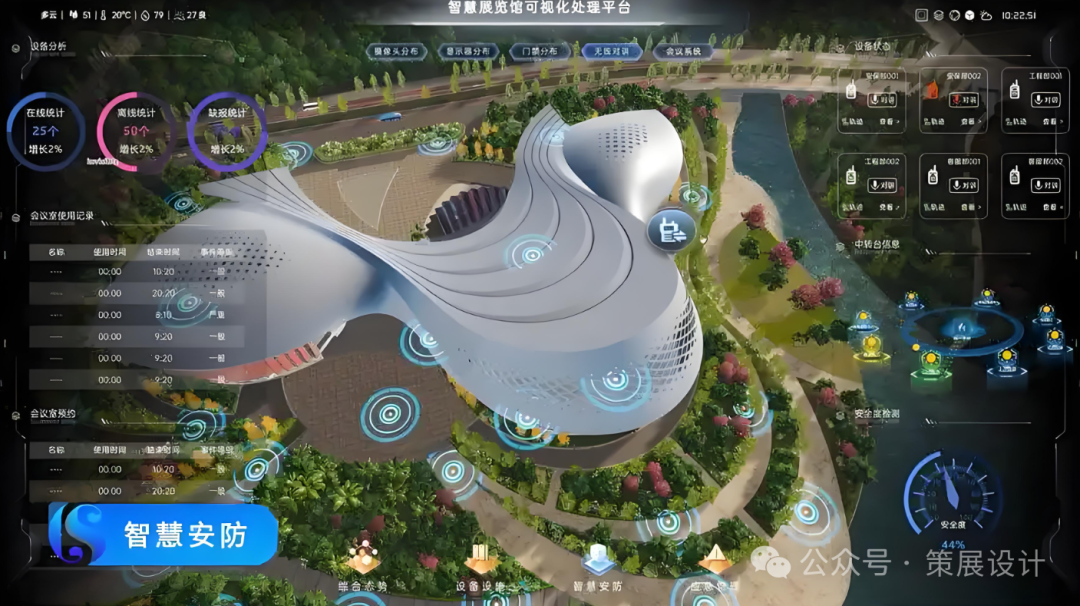Start 对讲 intercom with 安保部001
The height and width of the screenshot is (606, 1080).
(x=881, y=99)
